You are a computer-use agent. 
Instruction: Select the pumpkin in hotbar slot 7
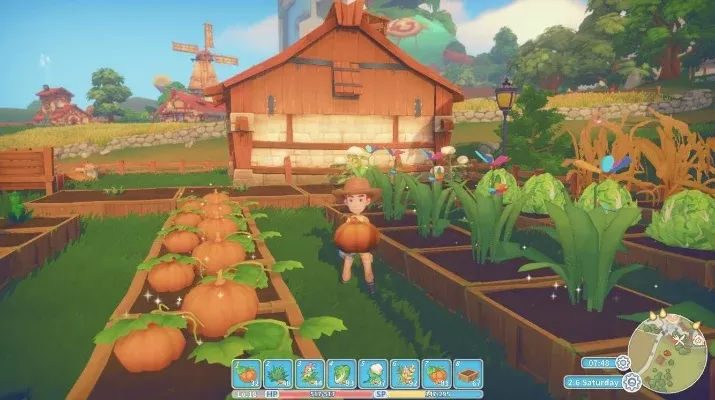tap(436, 374)
